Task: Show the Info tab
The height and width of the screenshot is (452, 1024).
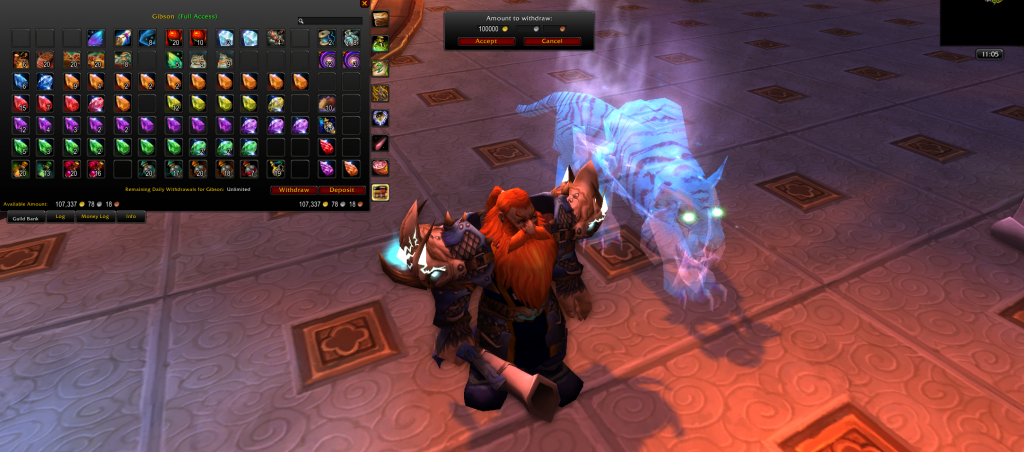Action: 130,216
